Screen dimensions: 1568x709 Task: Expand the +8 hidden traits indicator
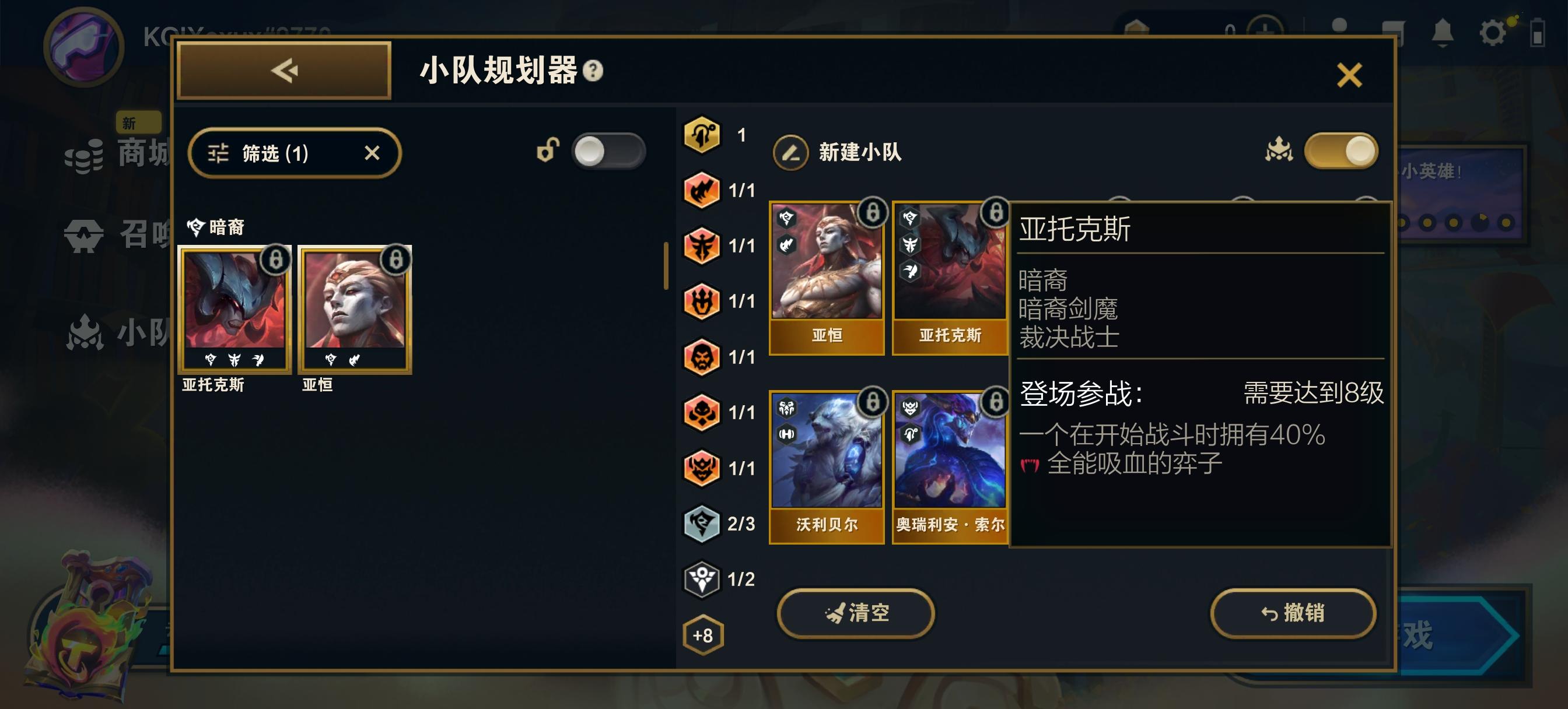tap(702, 634)
